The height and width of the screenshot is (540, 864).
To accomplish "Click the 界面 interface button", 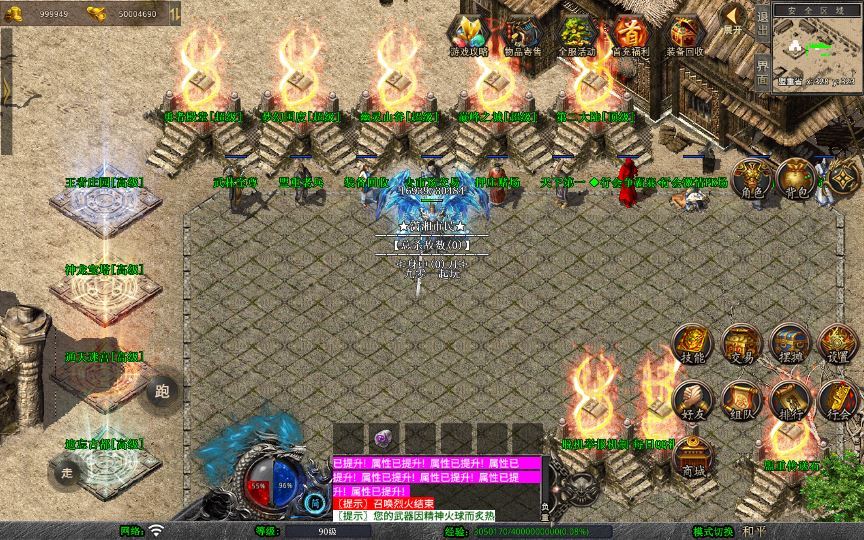I will 762,72.
